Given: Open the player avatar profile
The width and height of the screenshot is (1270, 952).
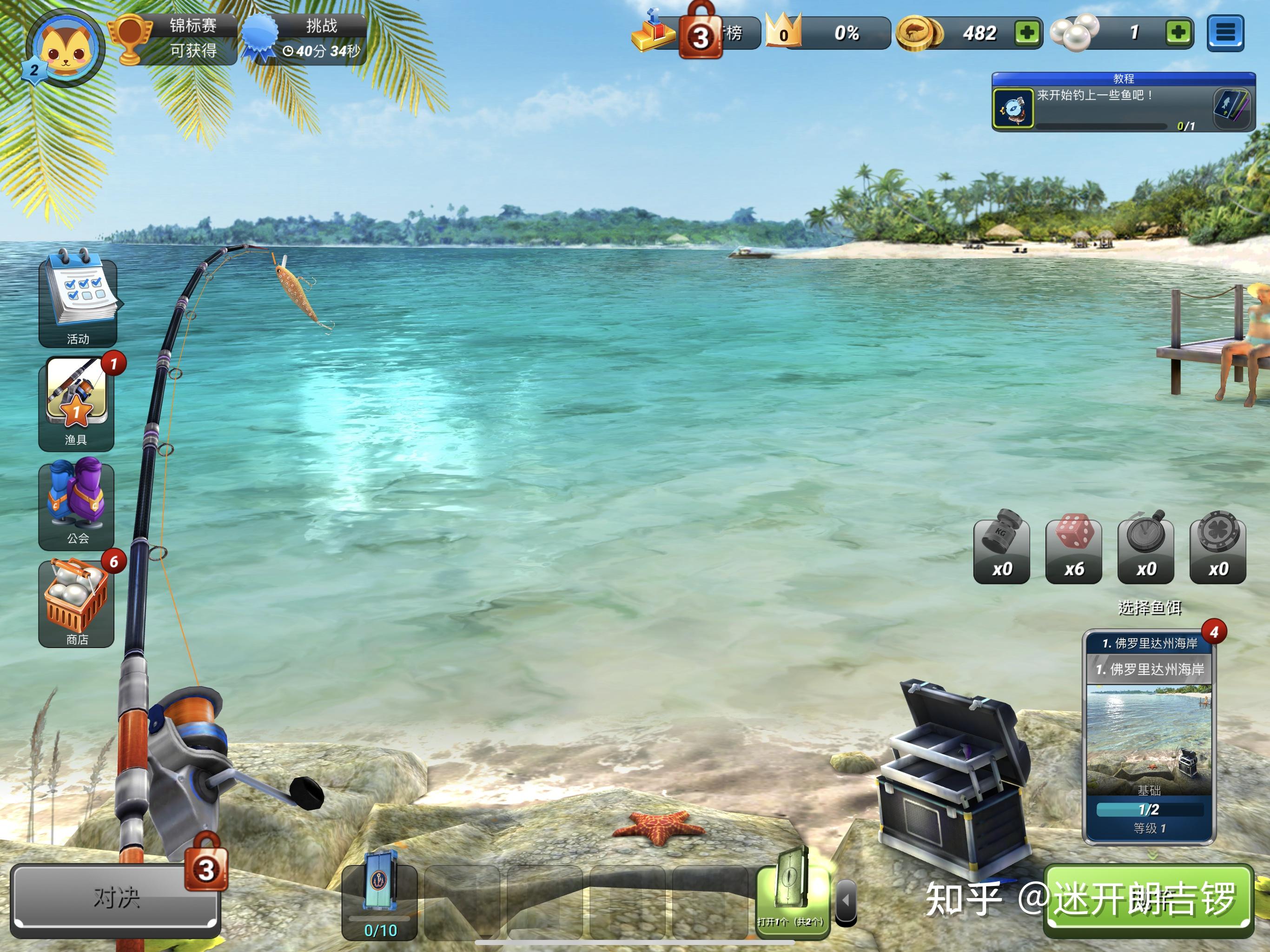Looking at the screenshot, I should pos(64,47).
